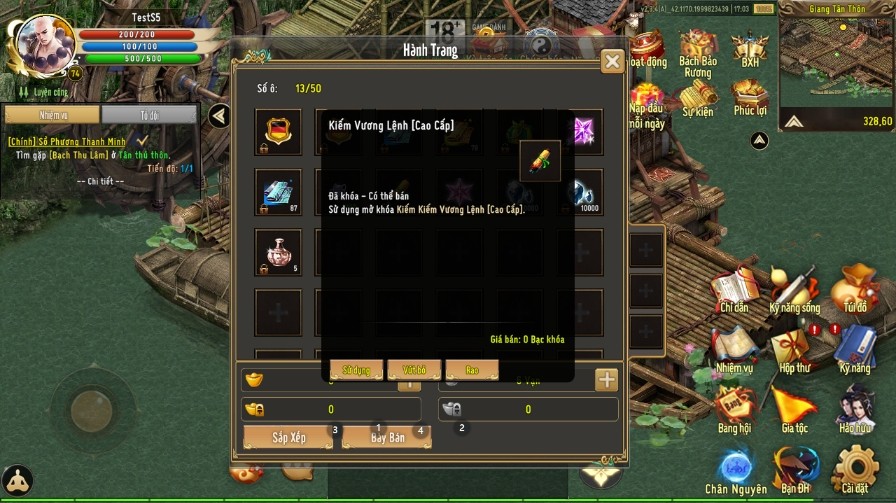Viewport: 896px width, 503px height.
Task: Select the blue book item slot
Action: [277, 191]
